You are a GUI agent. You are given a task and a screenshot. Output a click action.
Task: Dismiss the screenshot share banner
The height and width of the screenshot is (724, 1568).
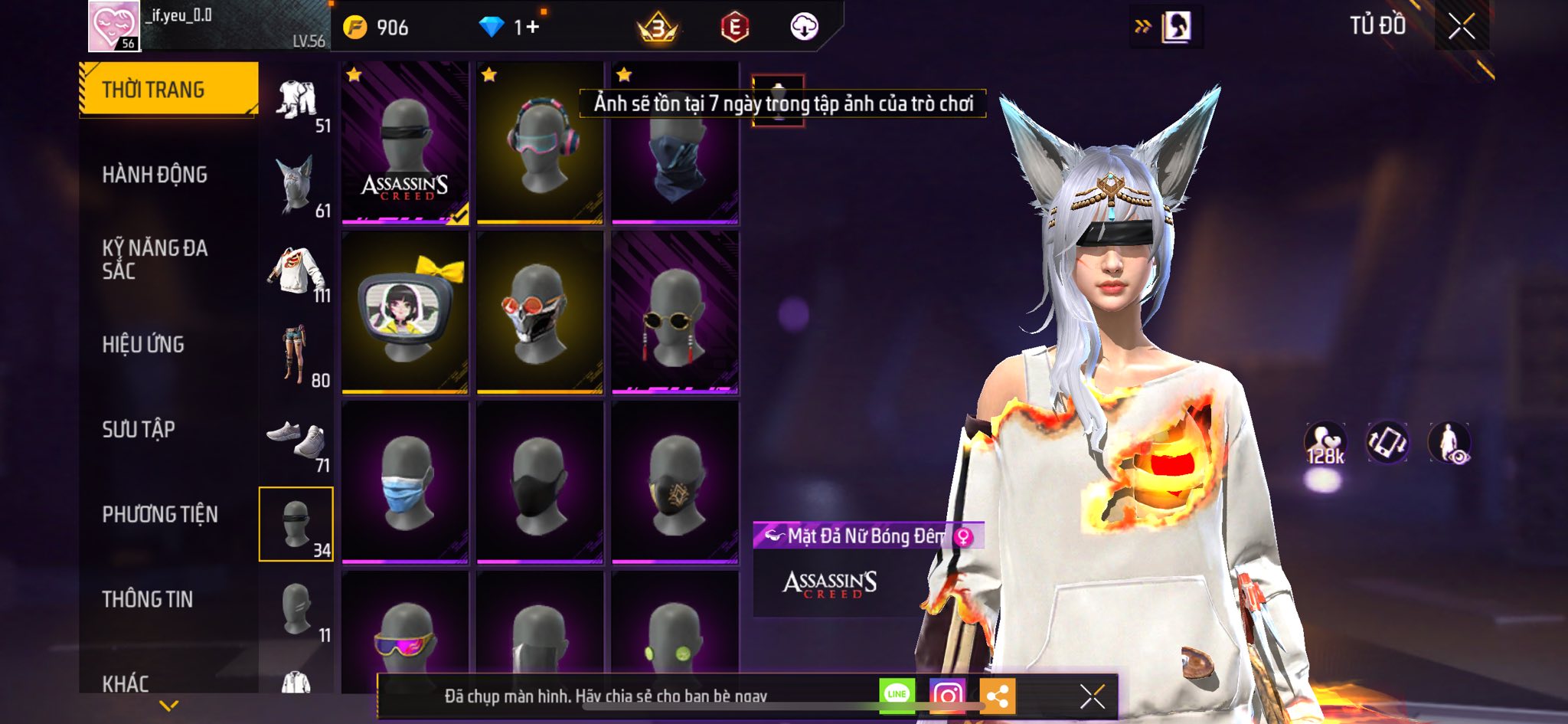tap(1092, 696)
